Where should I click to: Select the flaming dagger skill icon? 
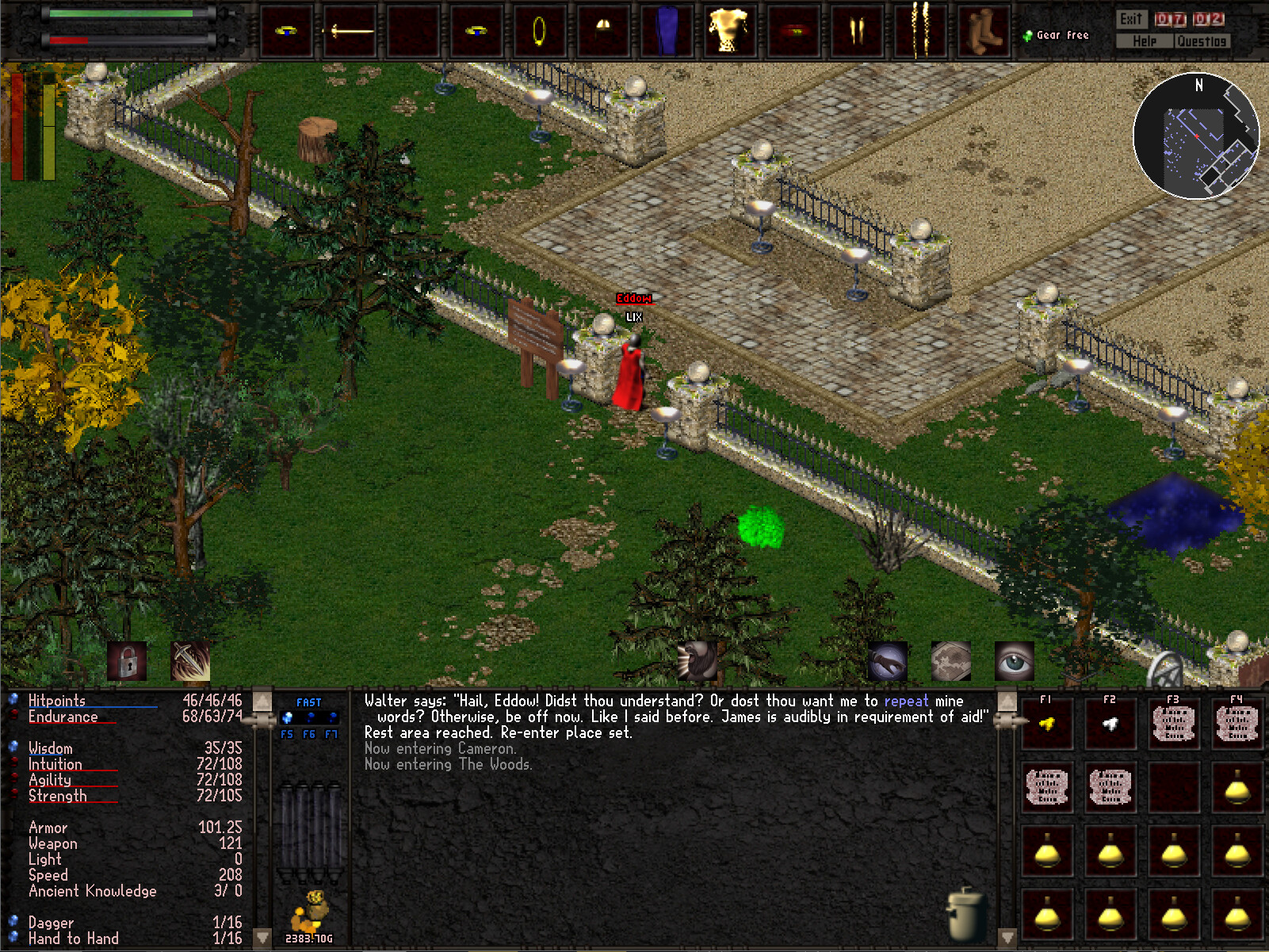tap(190, 660)
